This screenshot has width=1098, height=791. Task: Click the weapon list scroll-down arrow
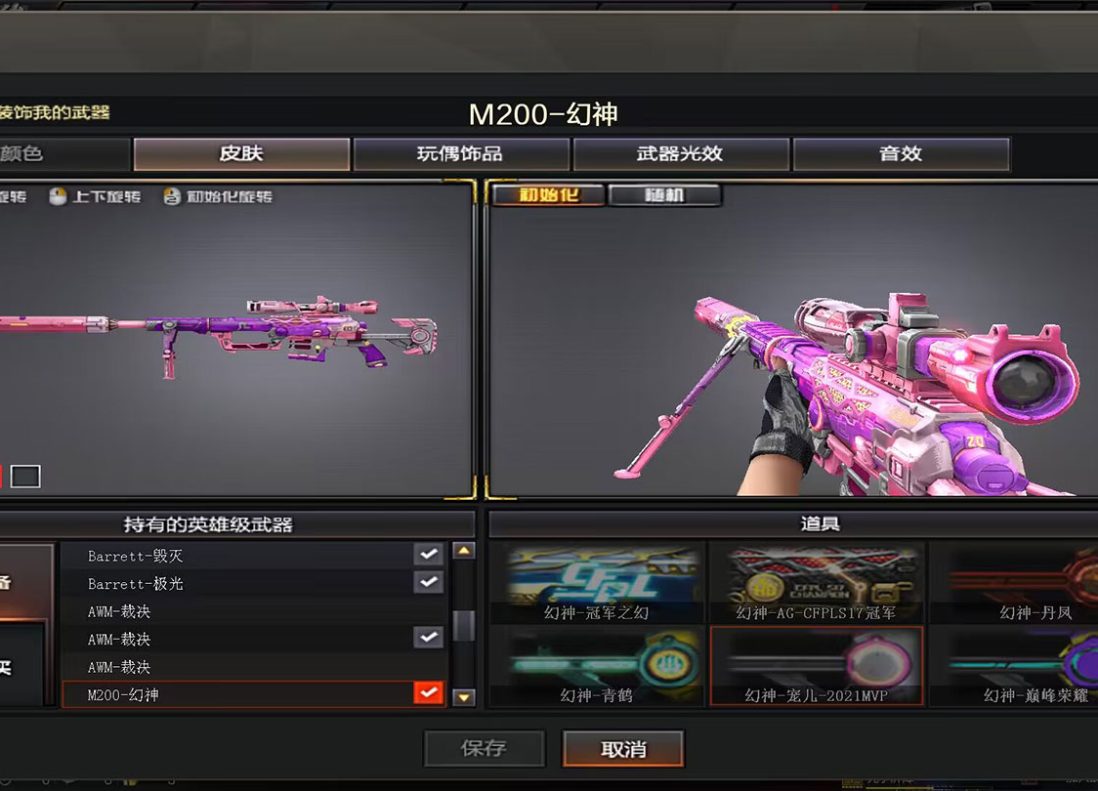pos(464,697)
